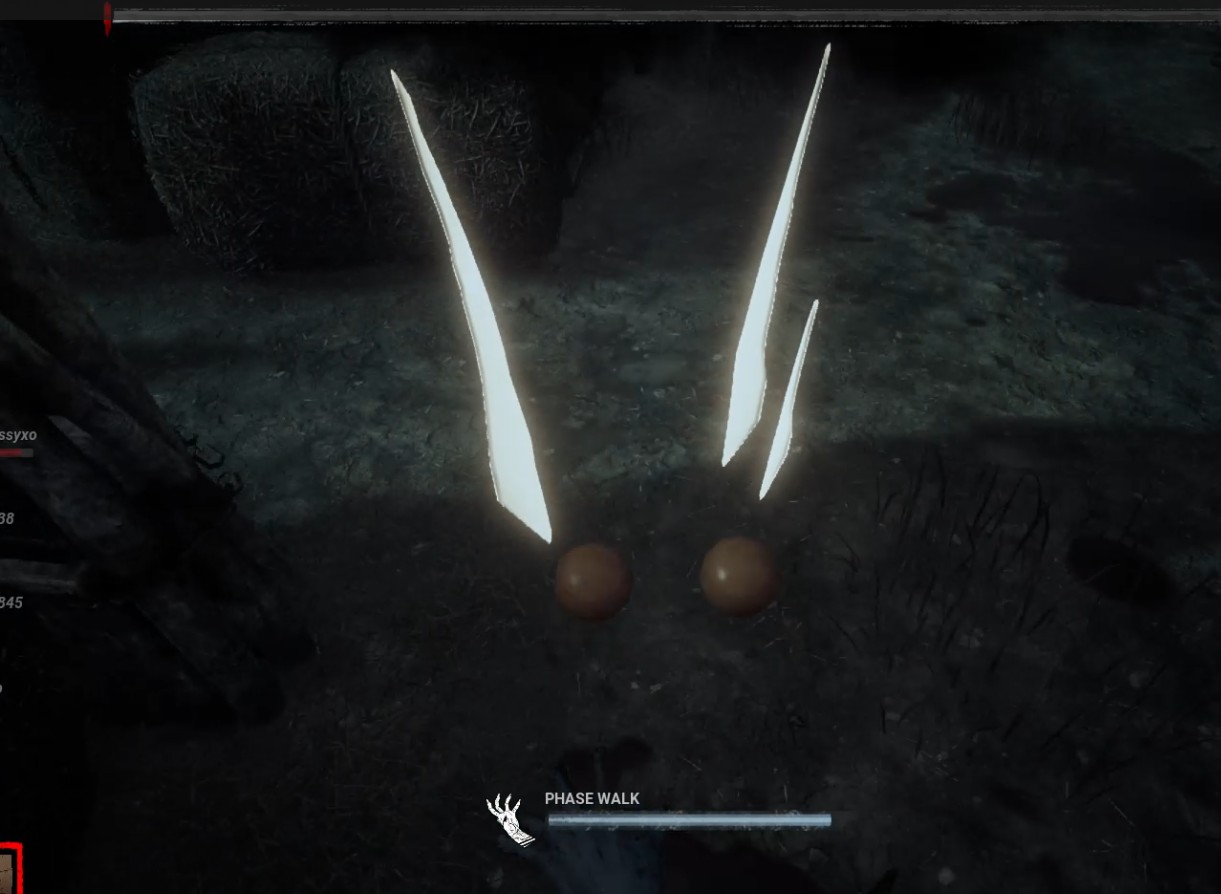The height and width of the screenshot is (894, 1221).
Task: Click the red-framed thumbnail in the bottom corner
Action: click(x=9, y=871)
